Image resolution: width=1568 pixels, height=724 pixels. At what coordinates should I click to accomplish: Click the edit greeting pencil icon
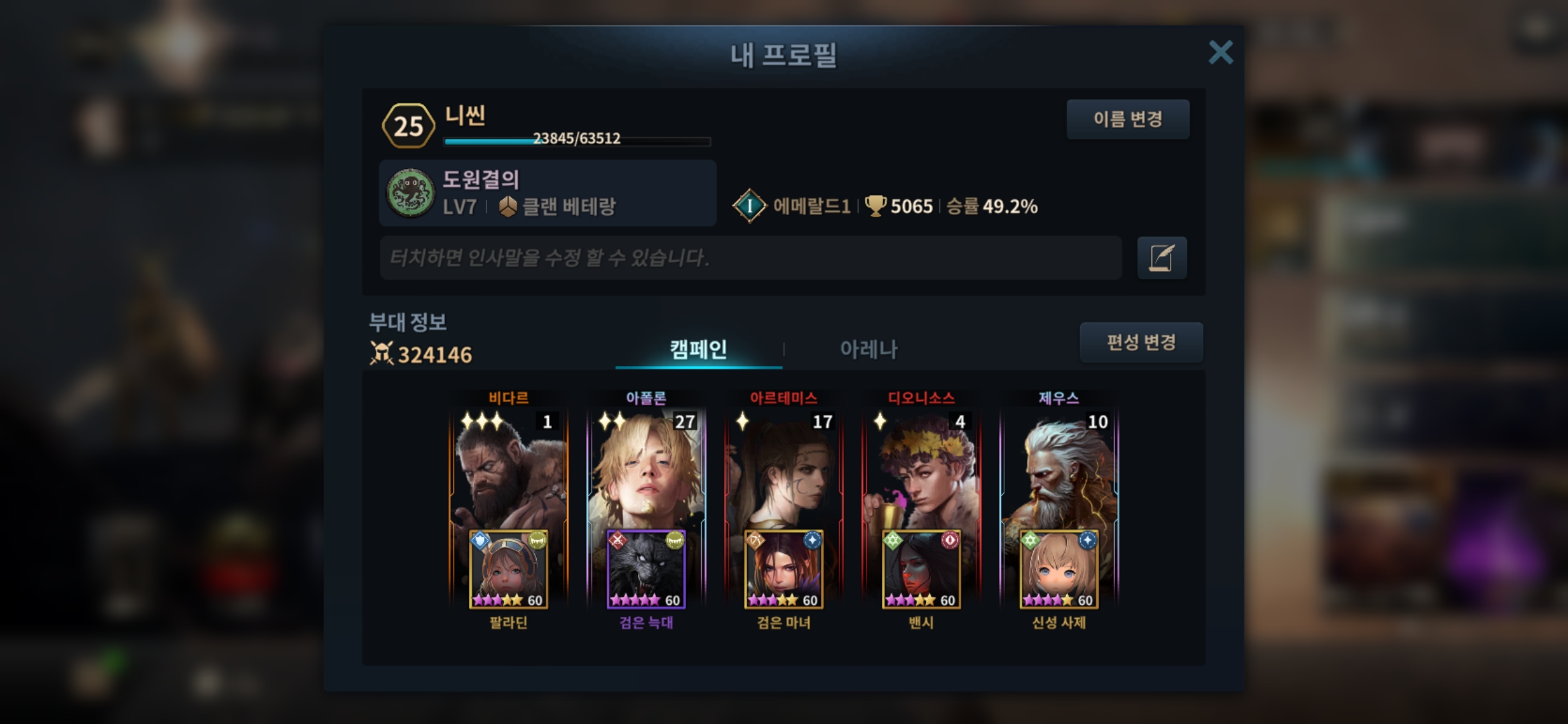[x=1161, y=258]
